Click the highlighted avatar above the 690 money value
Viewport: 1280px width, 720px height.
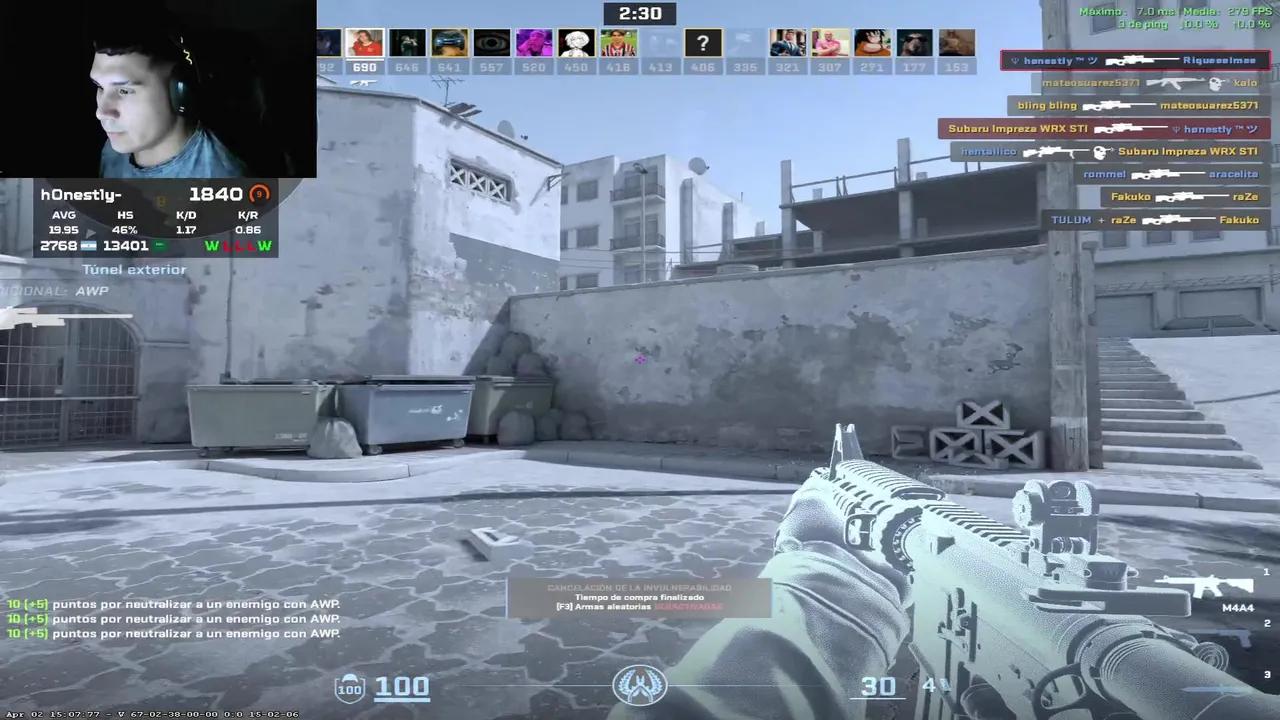[x=363, y=42]
